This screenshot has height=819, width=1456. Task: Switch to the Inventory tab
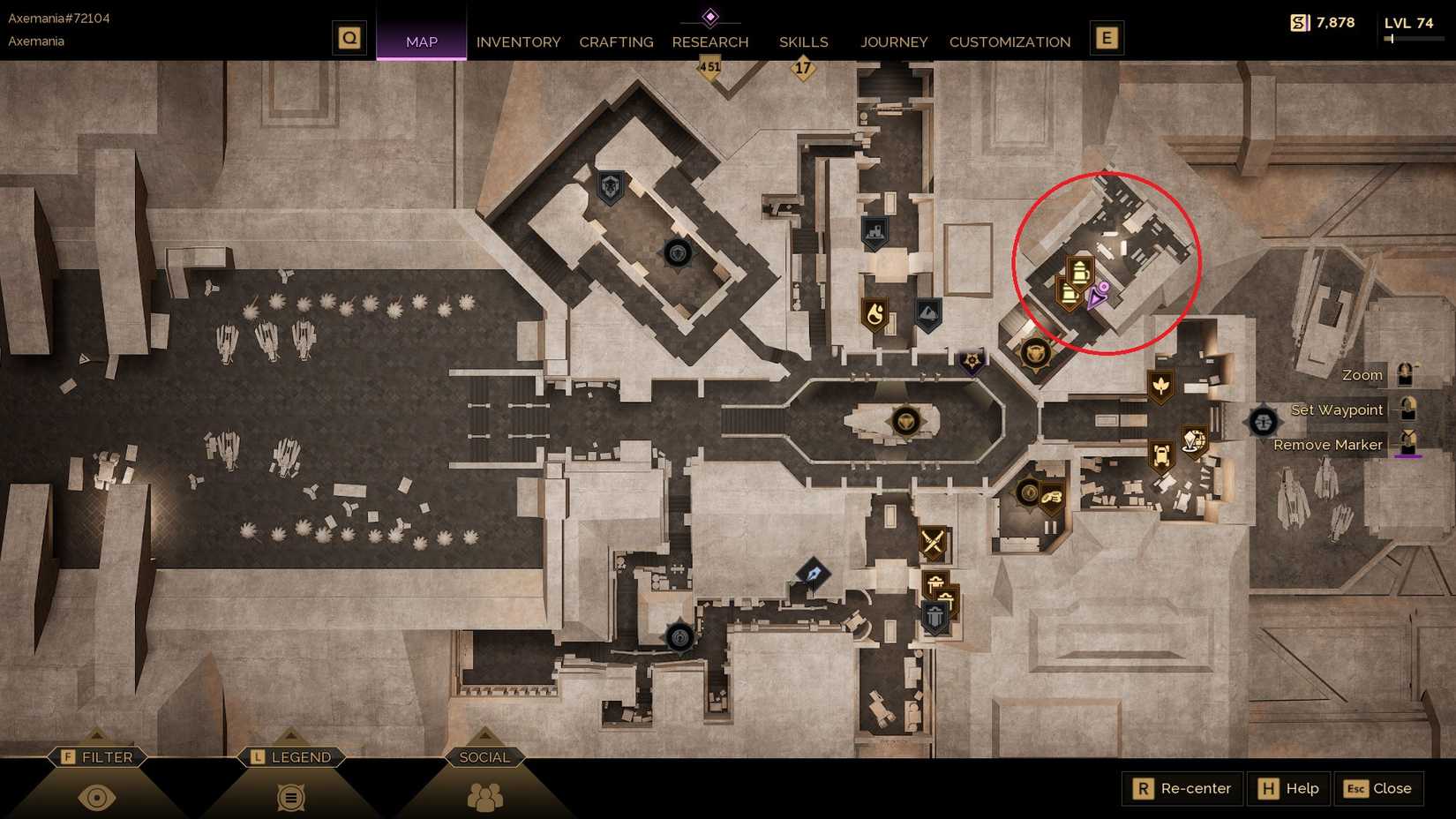point(518,41)
